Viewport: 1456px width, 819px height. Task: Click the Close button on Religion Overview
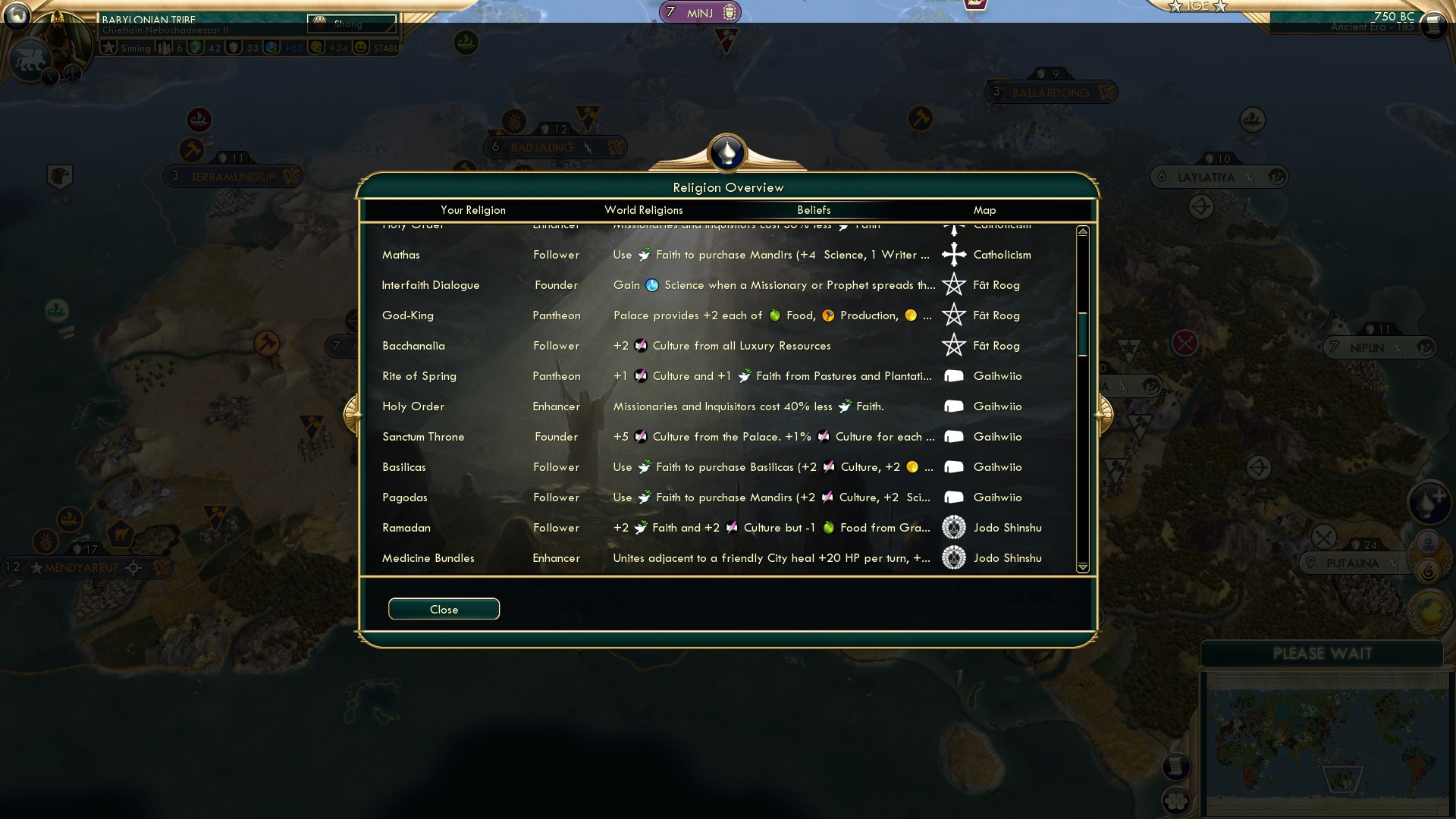[x=444, y=609]
